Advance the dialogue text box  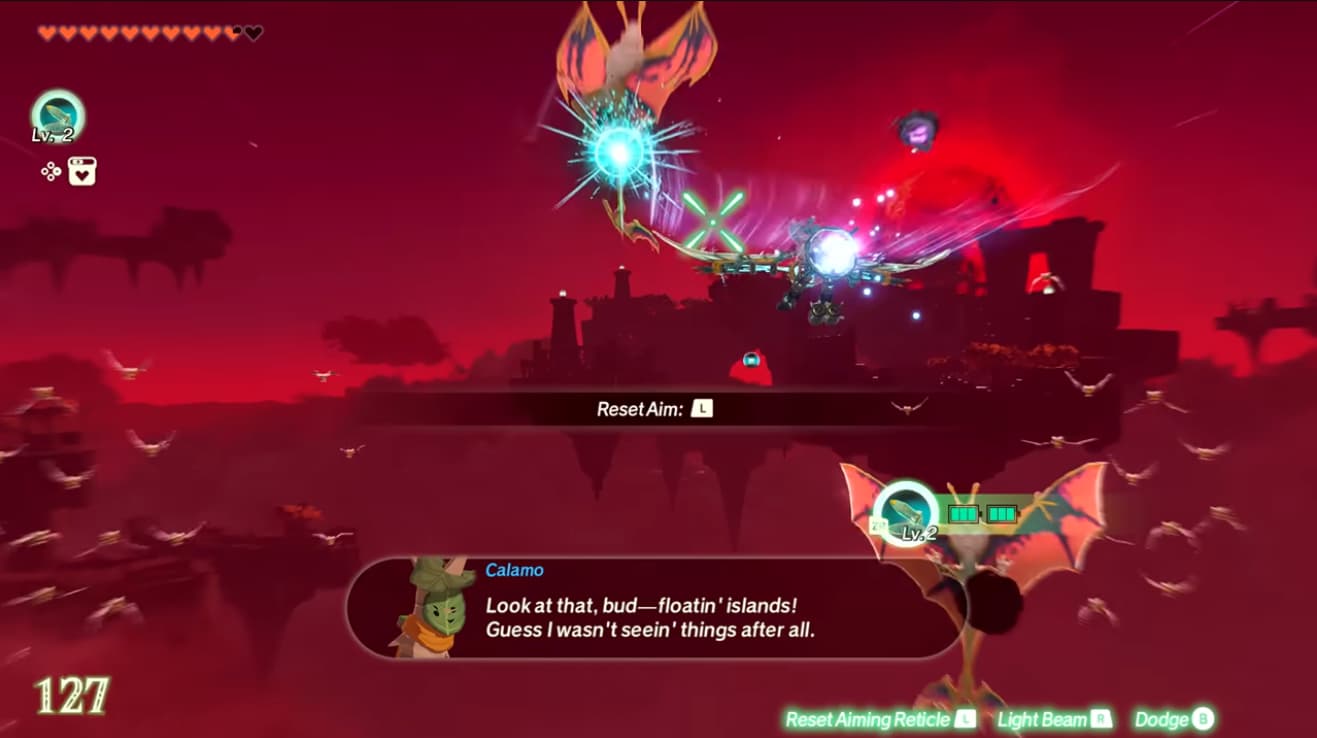coord(660,616)
